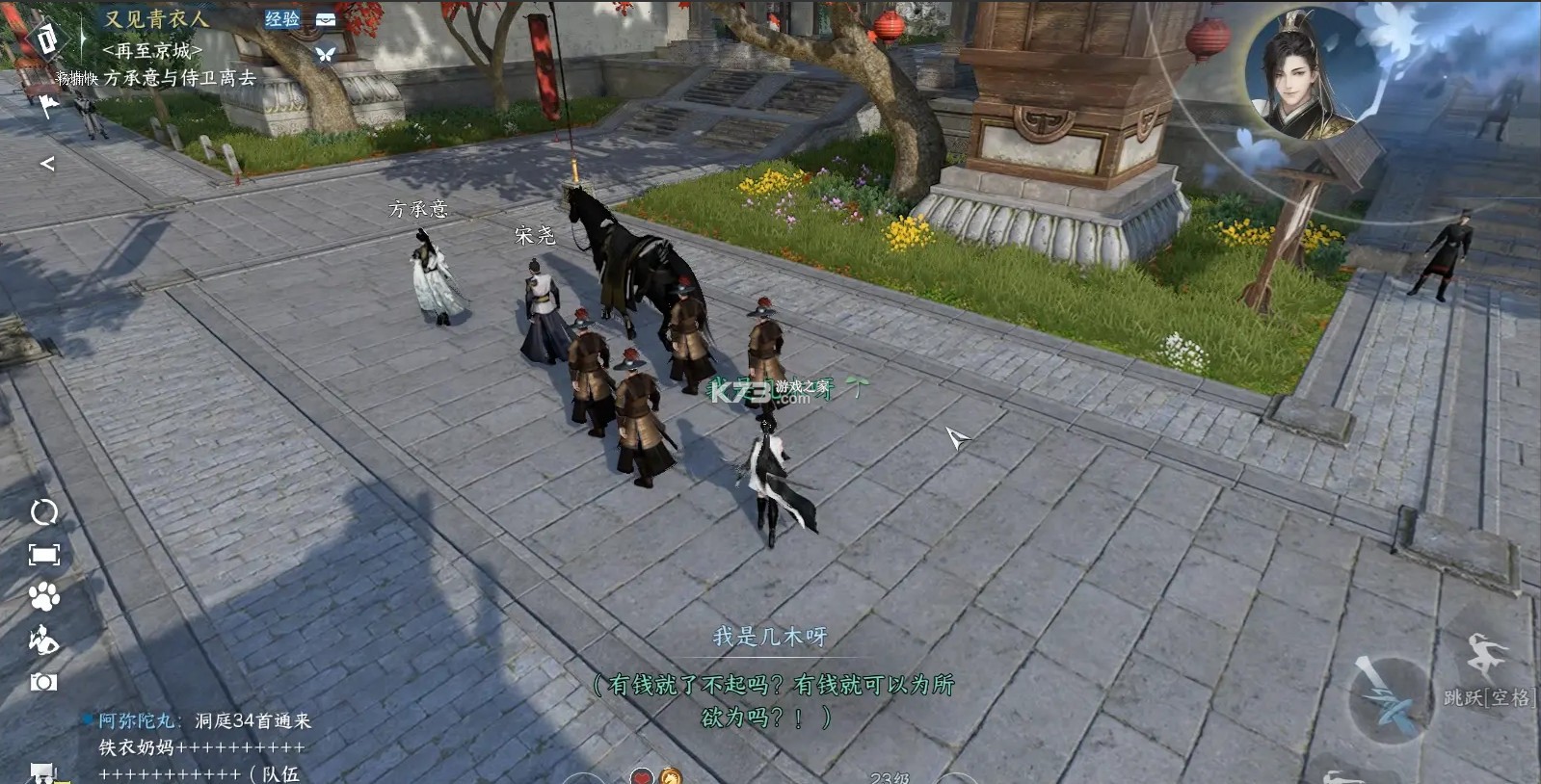Open the camera photo mode

44,682
